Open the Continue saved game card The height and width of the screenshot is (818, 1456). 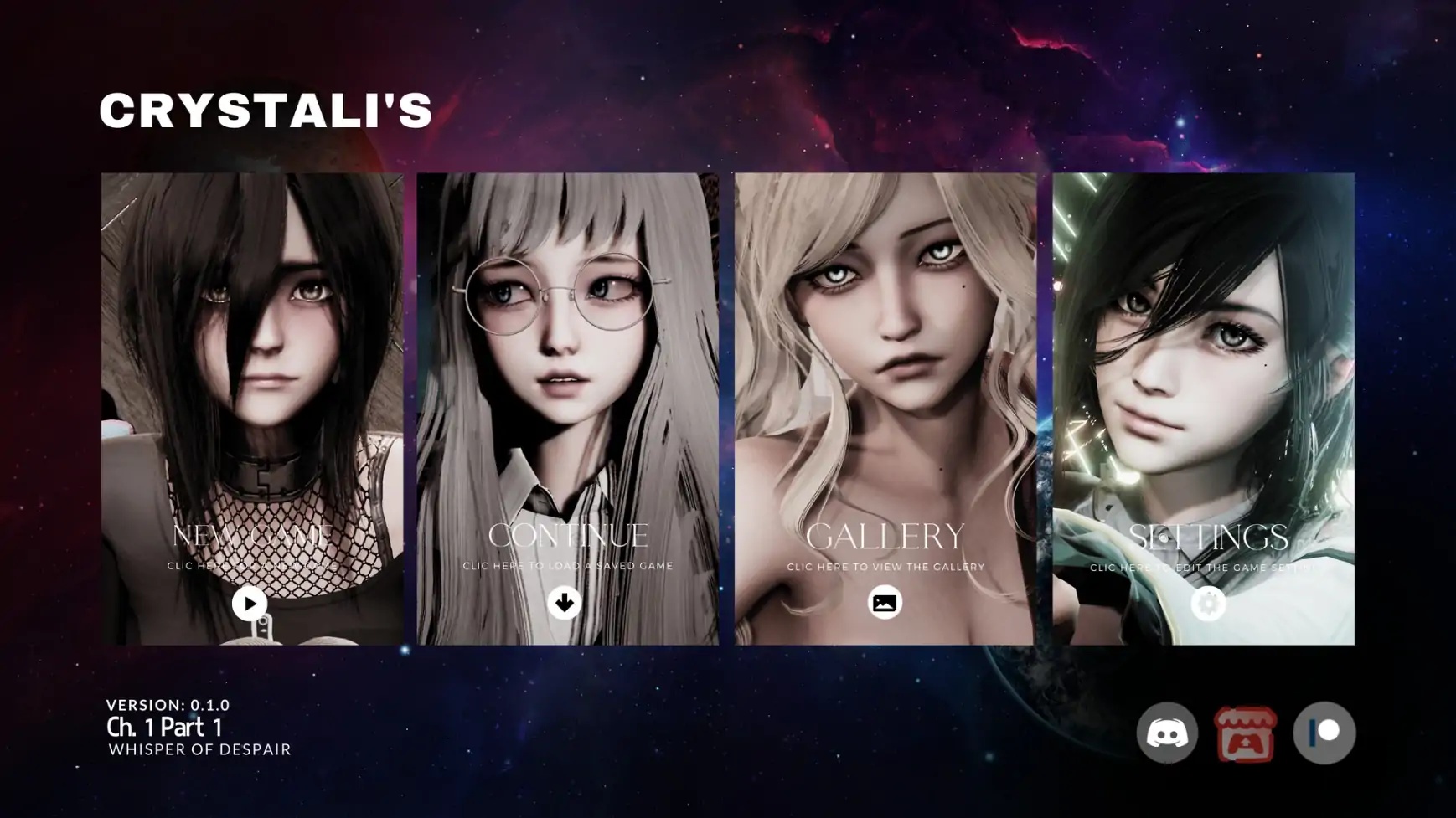(x=567, y=409)
